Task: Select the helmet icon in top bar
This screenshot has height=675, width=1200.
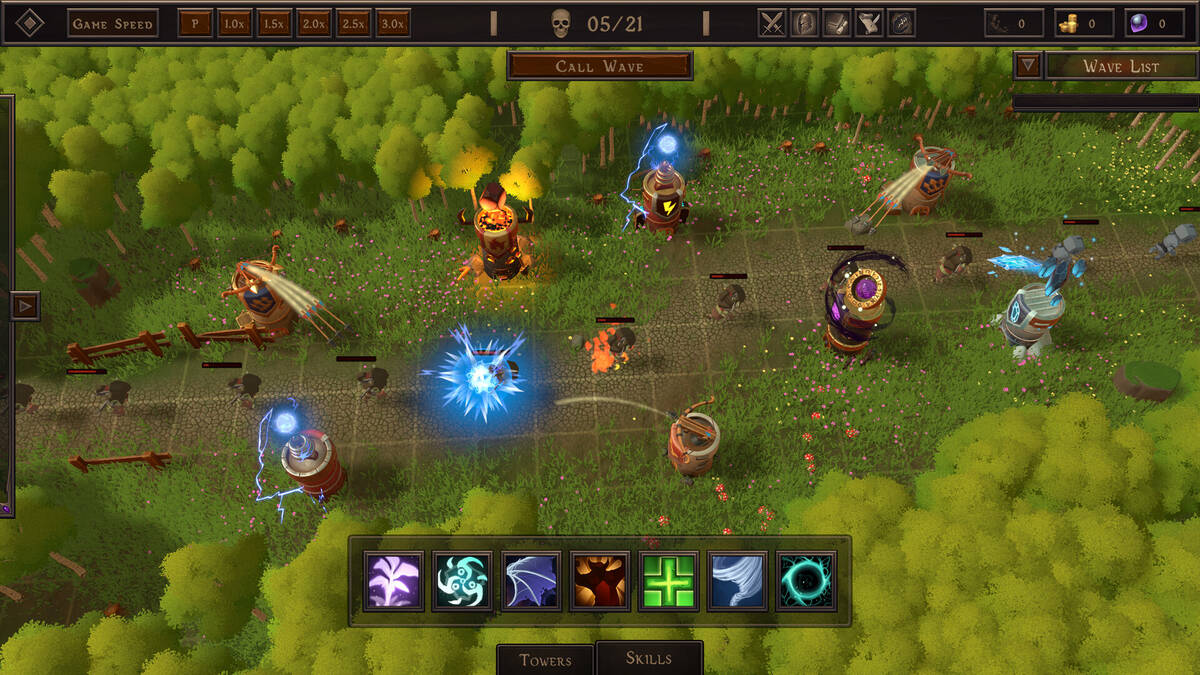Action: [804, 23]
